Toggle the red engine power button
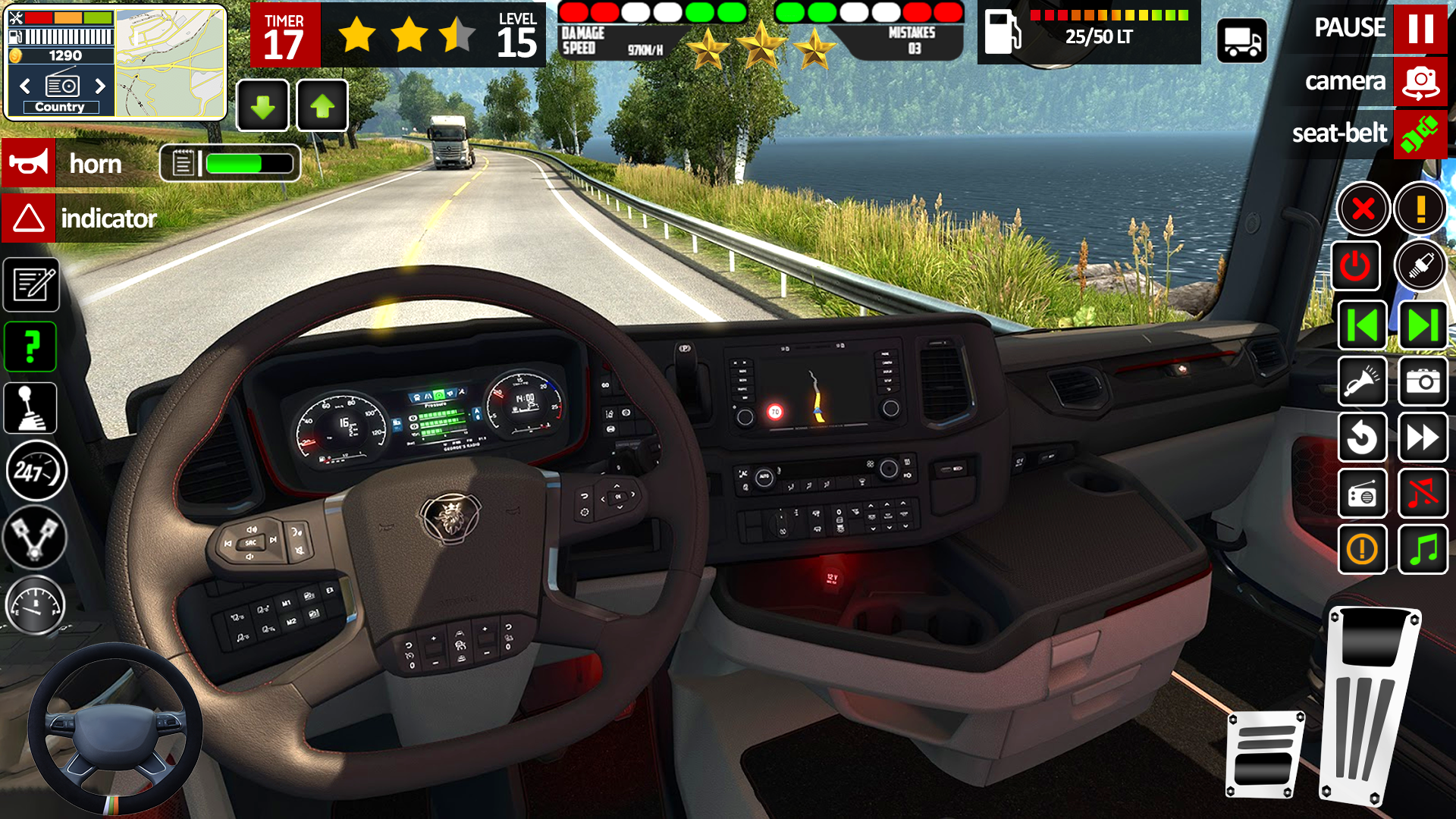1456x819 pixels. [x=1355, y=266]
